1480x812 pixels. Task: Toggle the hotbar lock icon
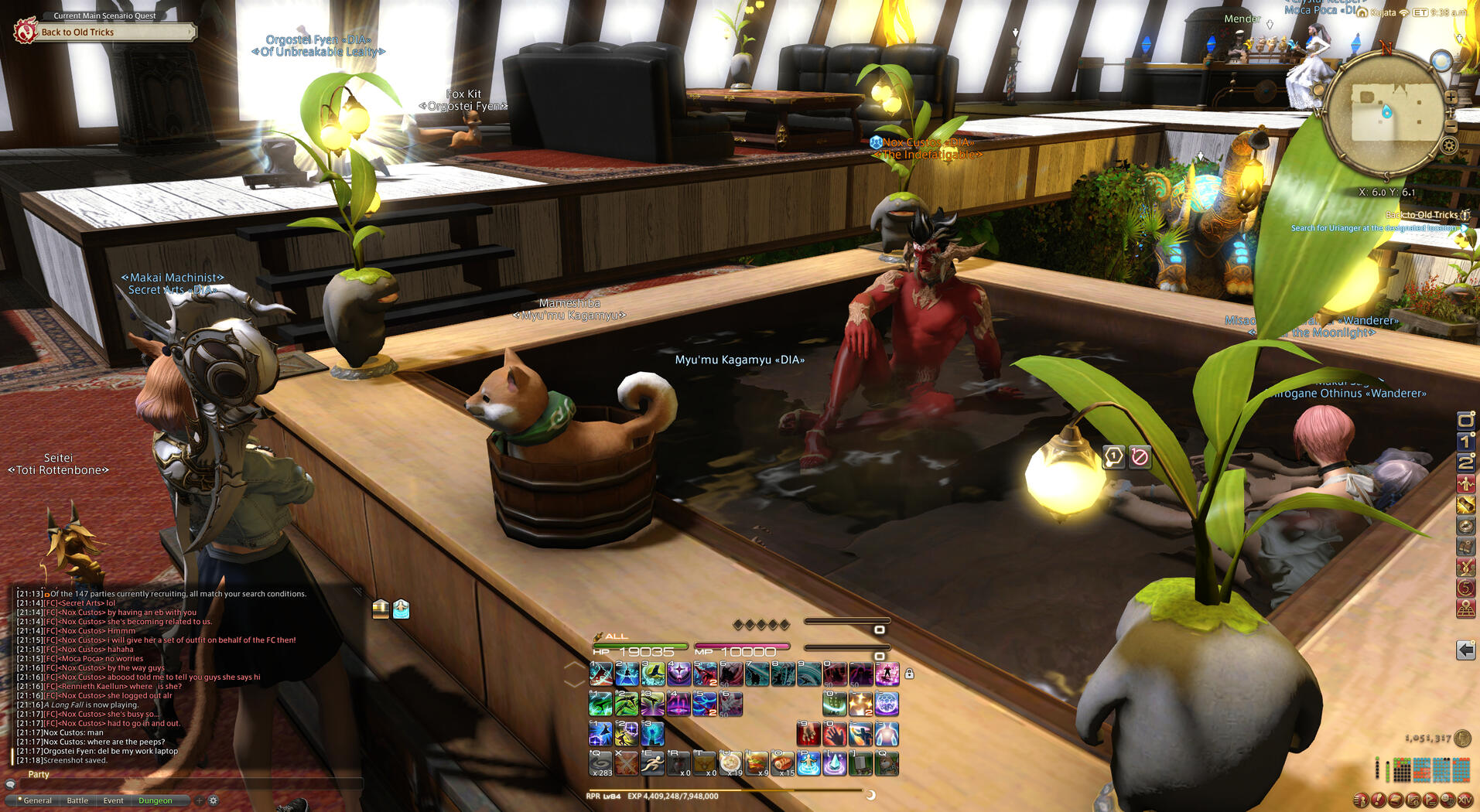point(910,674)
